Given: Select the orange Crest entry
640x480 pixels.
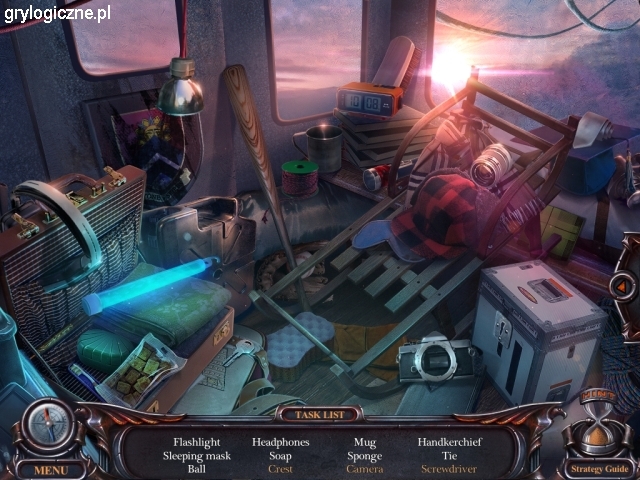Looking at the screenshot, I should [x=281, y=468].
